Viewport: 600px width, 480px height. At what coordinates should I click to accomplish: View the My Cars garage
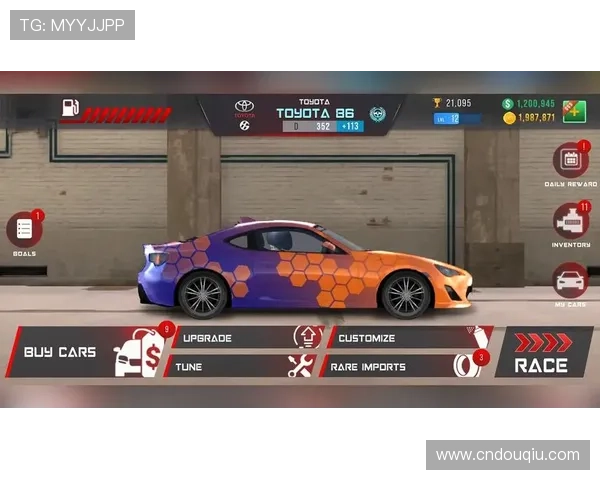[x=570, y=281]
